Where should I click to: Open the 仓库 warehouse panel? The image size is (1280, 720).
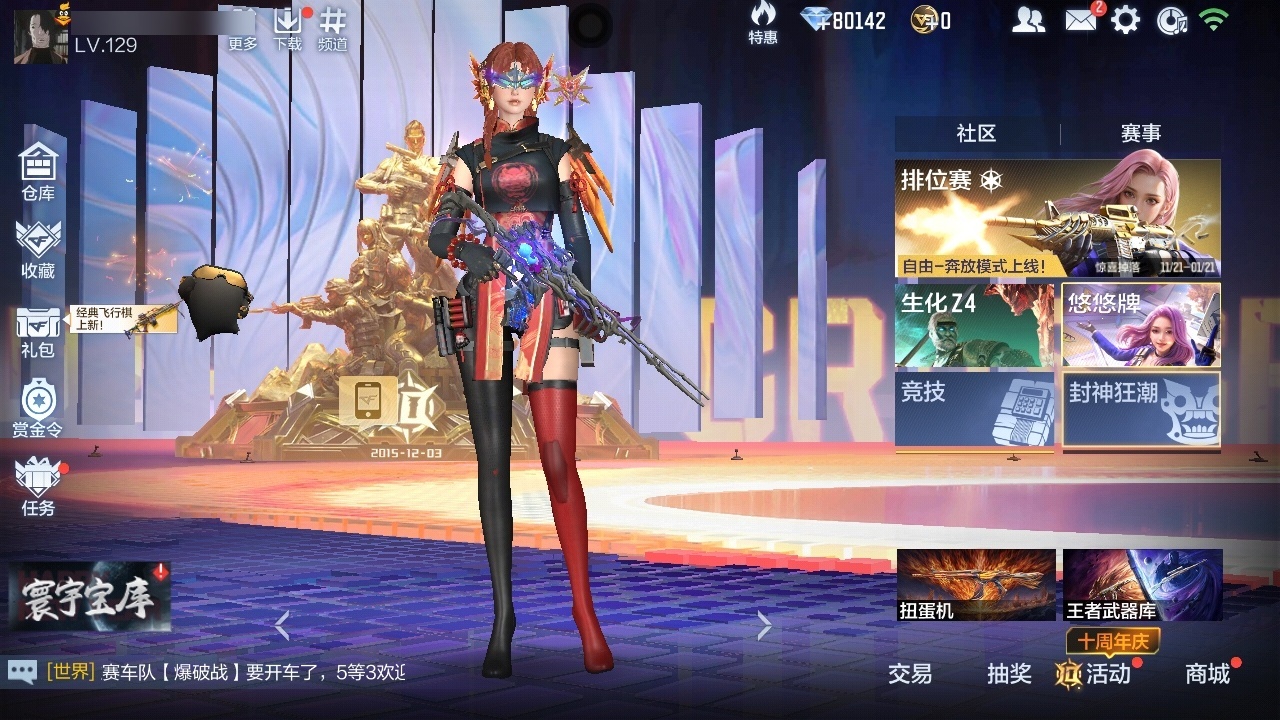[x=37, y=170]
